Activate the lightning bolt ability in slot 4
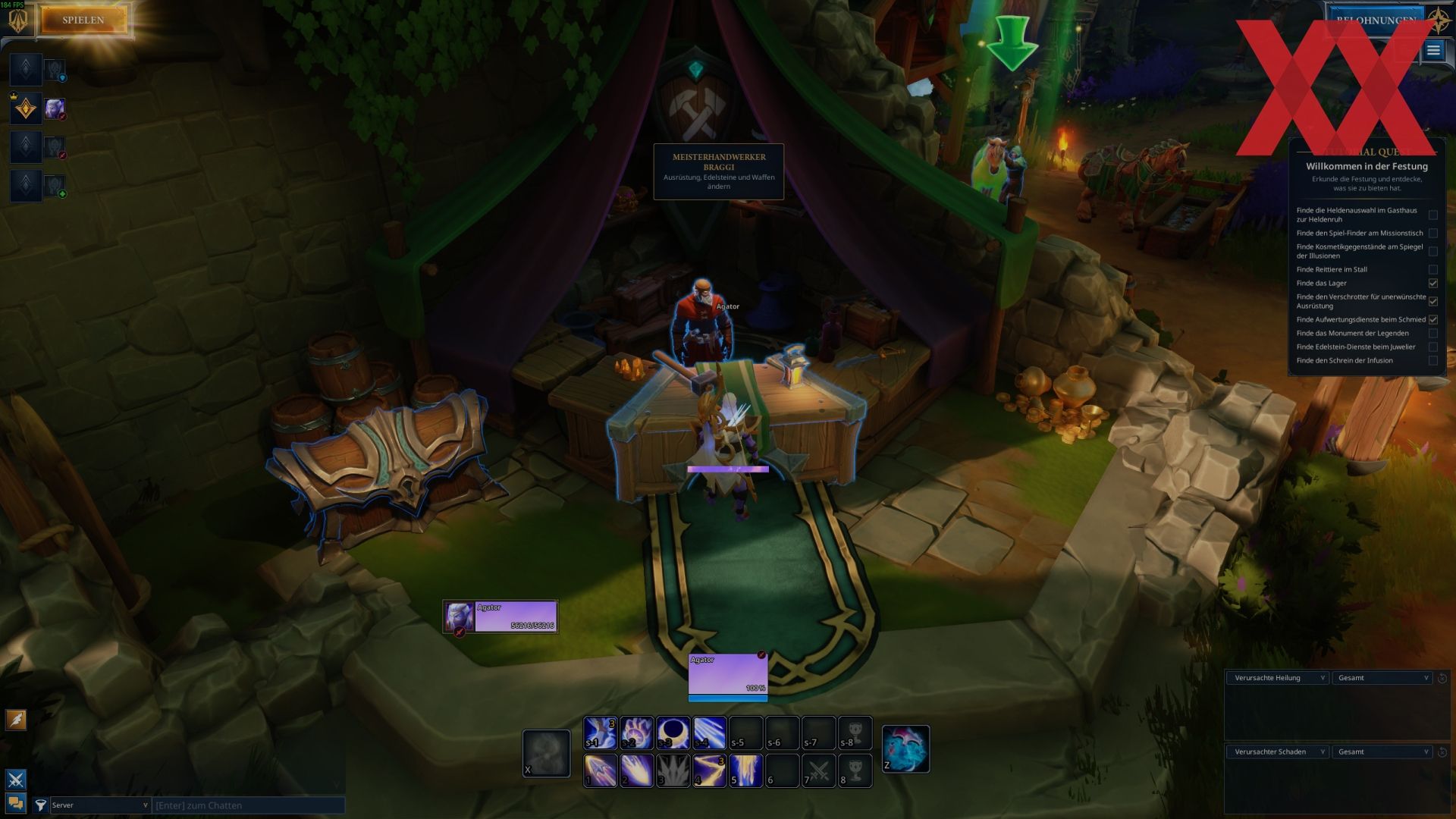Screen dimensions: 1456x819 709,770
